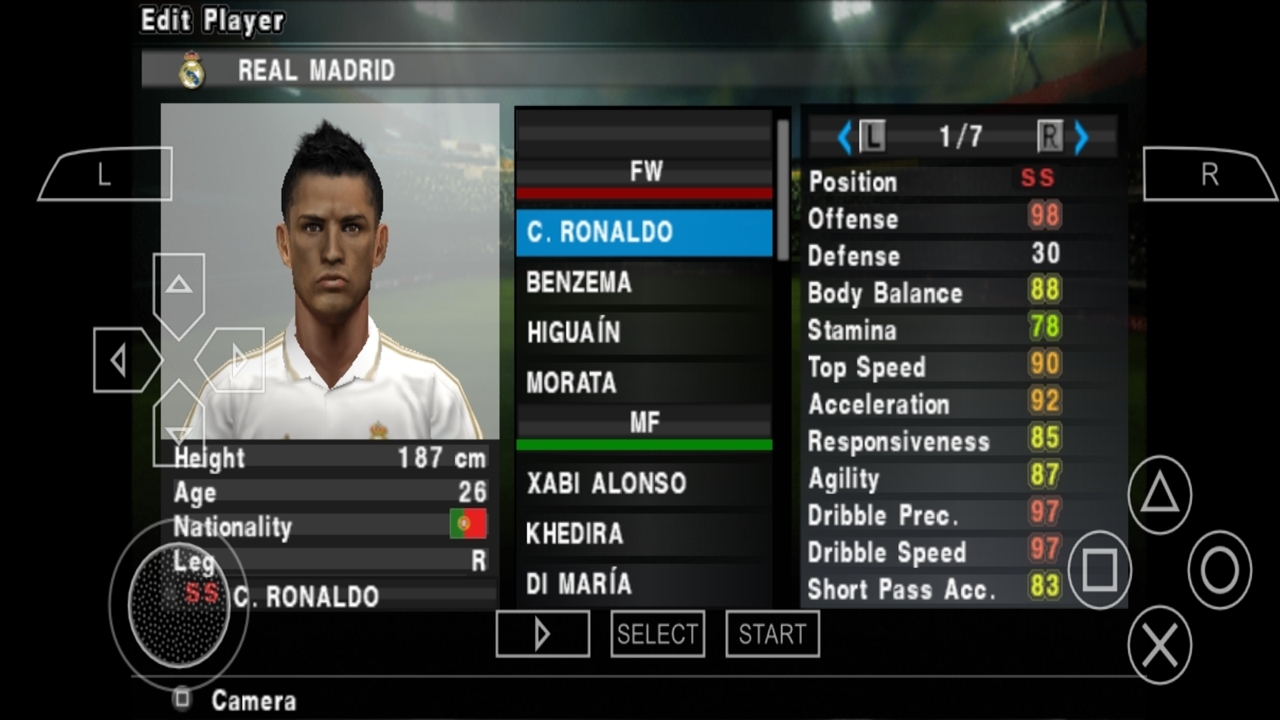Tap the emulator START button
Screen dimensions: 1280x720
(x=772, y=634)
